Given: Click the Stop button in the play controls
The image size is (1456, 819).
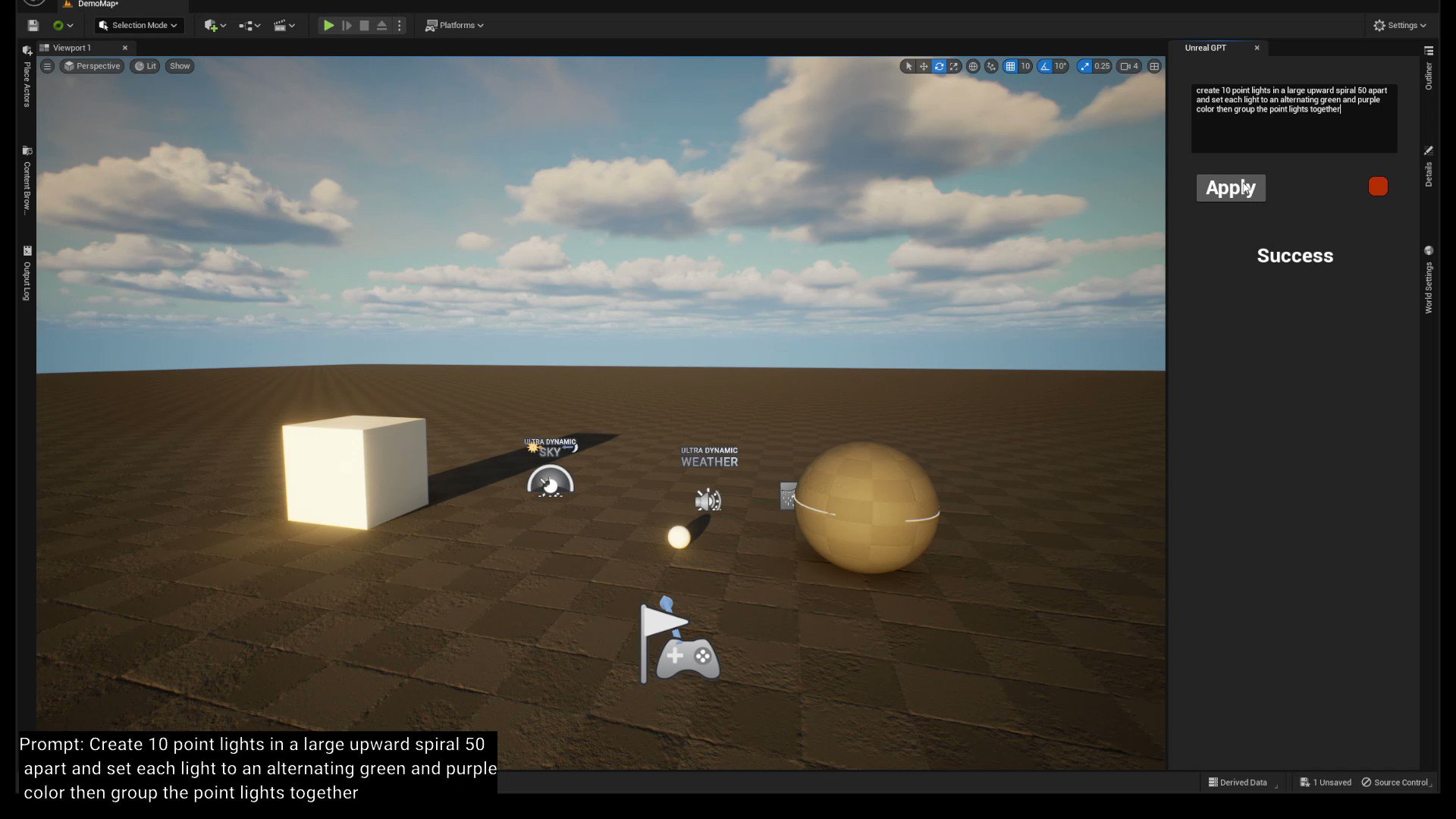Looking at the screenshot, I should [364, 25].
